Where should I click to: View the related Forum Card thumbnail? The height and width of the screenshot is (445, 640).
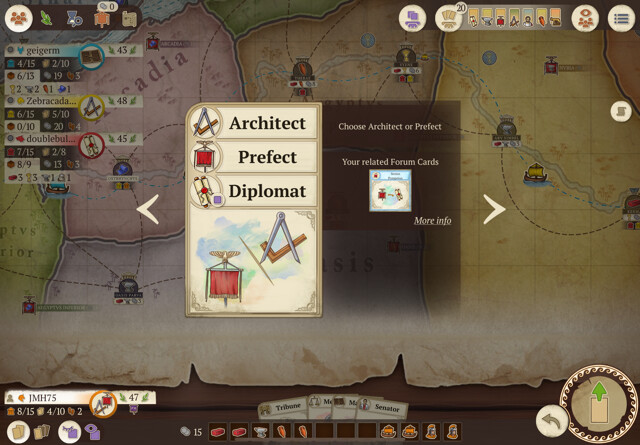[390, 190]
